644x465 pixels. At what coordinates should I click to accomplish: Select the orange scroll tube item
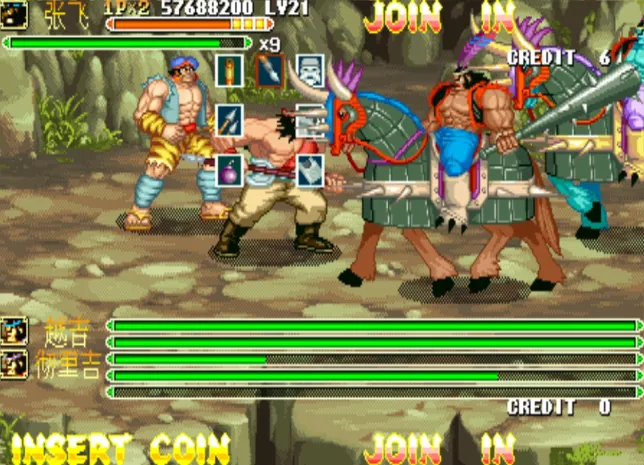tap(229, 70)
